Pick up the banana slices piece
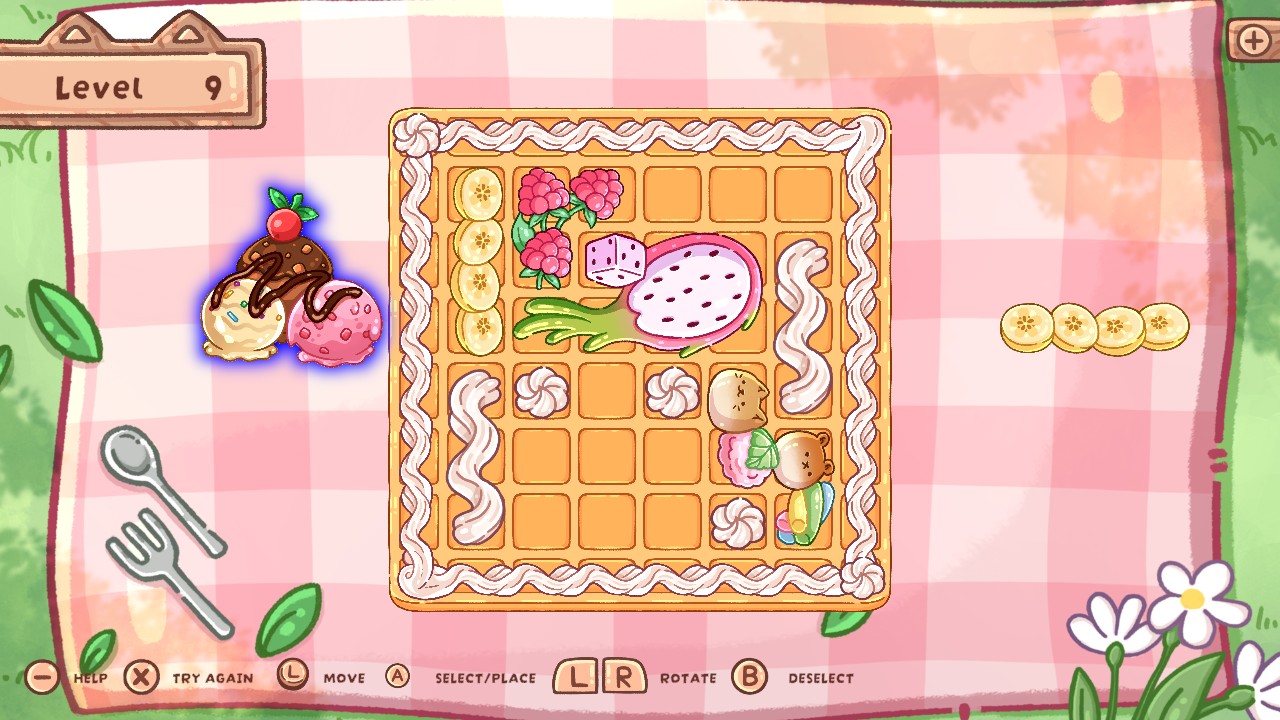Viewport: 1280px width, 720px height. [x=1093, y=325]
